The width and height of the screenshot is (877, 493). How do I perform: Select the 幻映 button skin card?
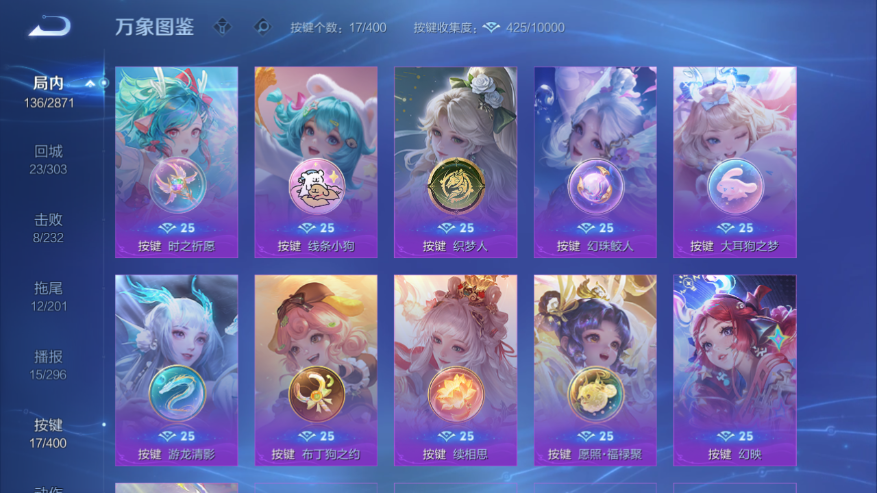tap(734, 370)
